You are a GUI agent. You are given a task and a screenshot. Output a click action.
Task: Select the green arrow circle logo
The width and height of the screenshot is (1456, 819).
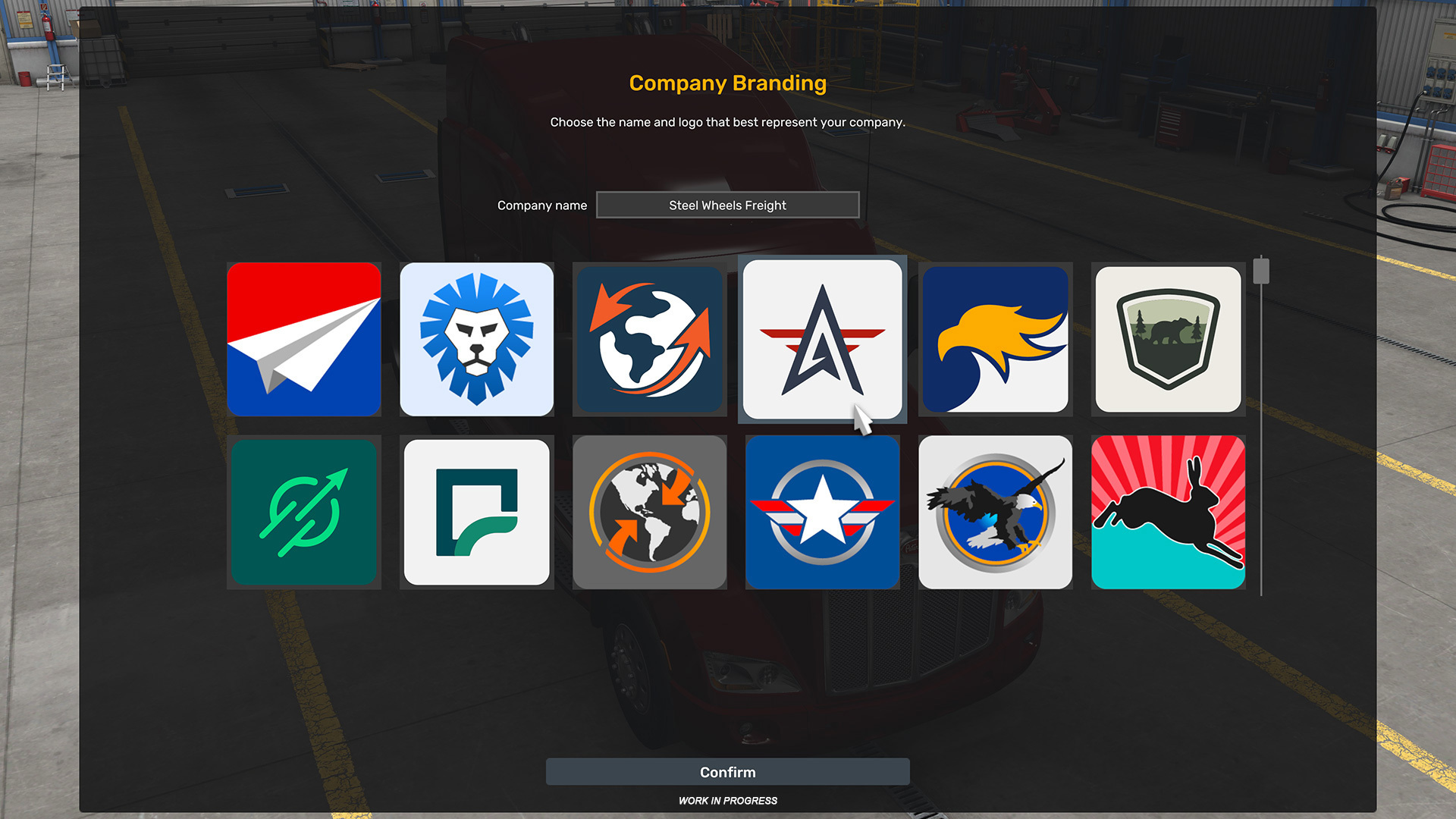point(303,512)
